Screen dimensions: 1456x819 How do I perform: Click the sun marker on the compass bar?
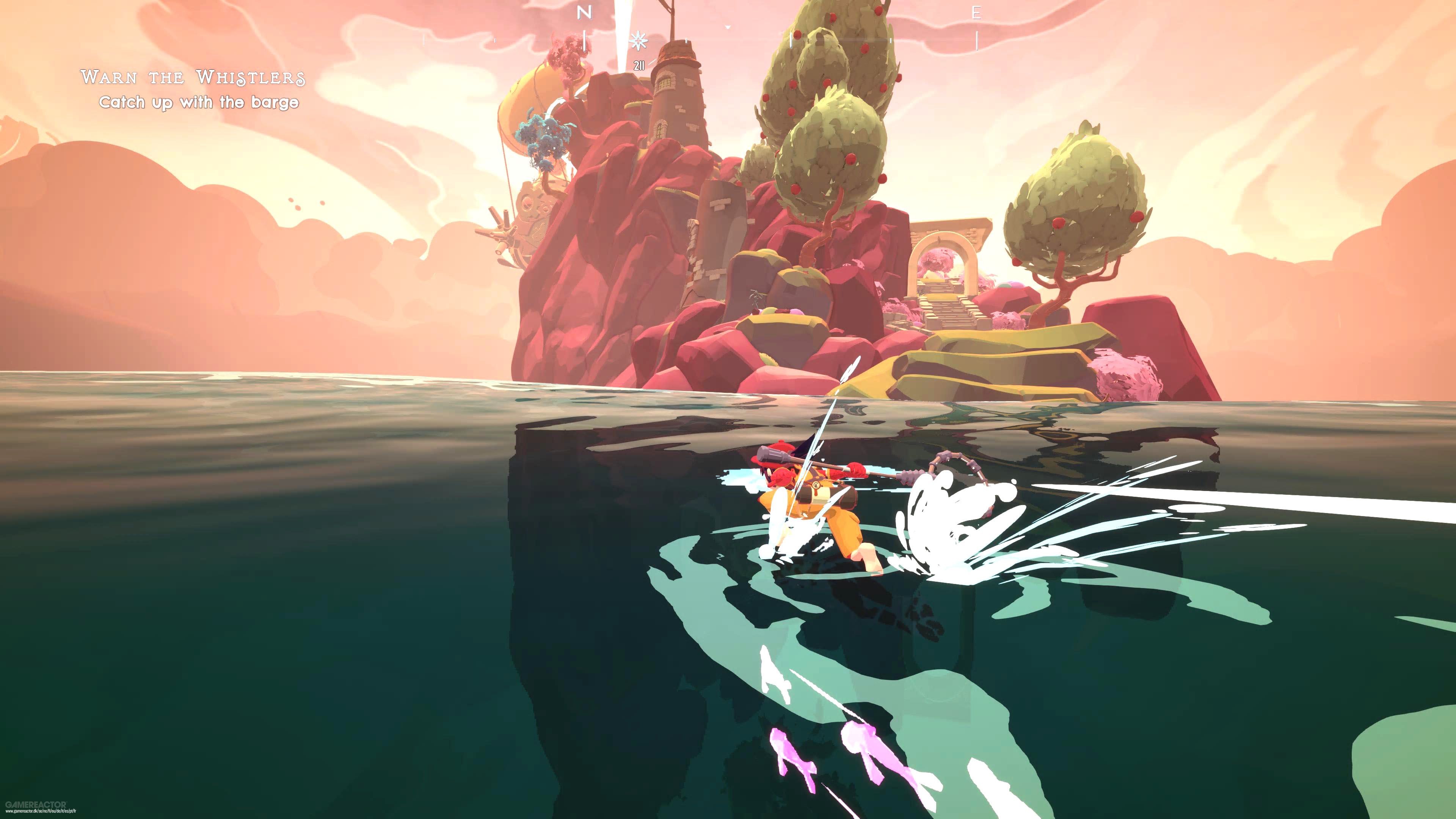coord(638,41)
